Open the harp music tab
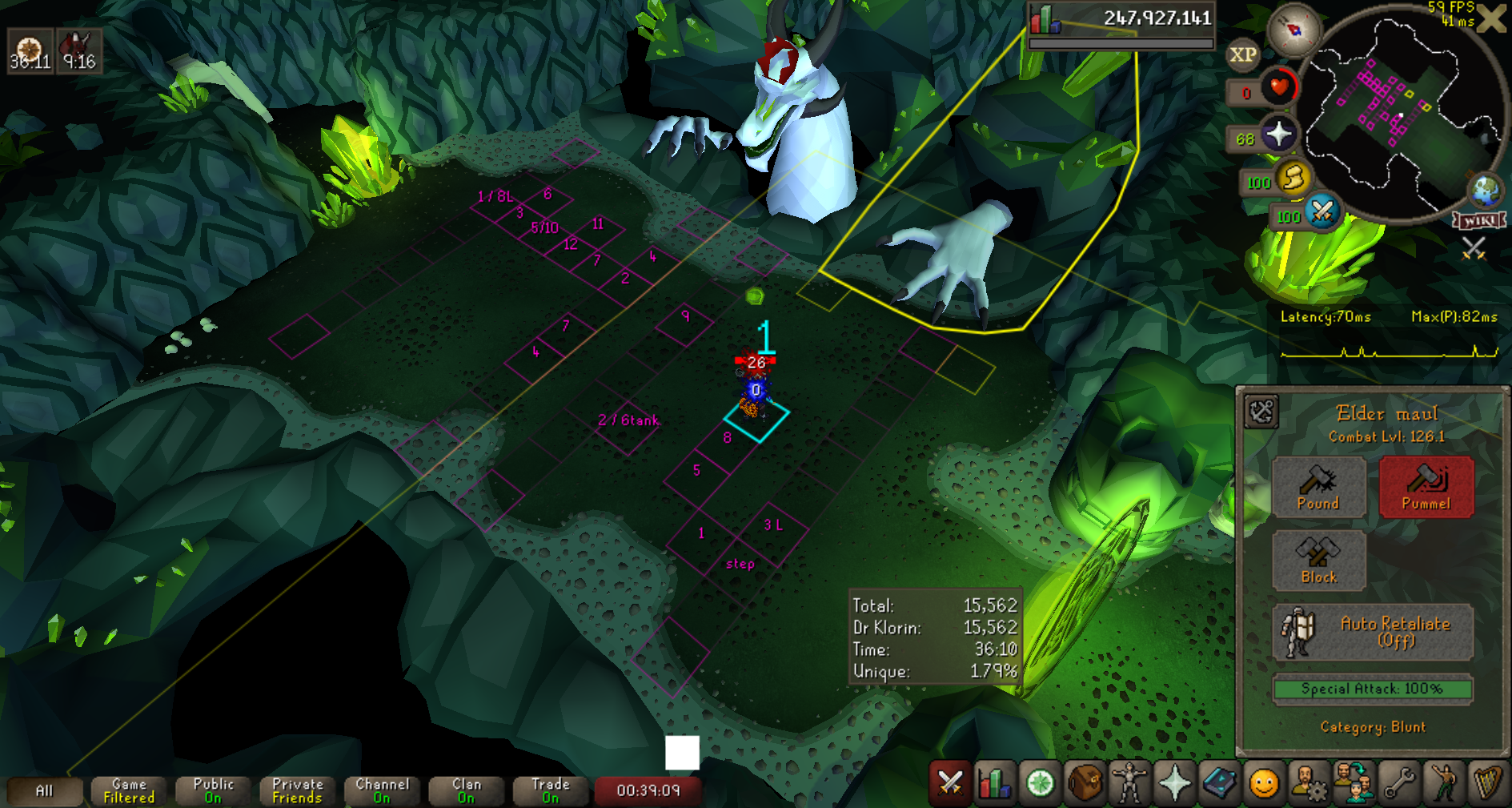 [1488, 783]
